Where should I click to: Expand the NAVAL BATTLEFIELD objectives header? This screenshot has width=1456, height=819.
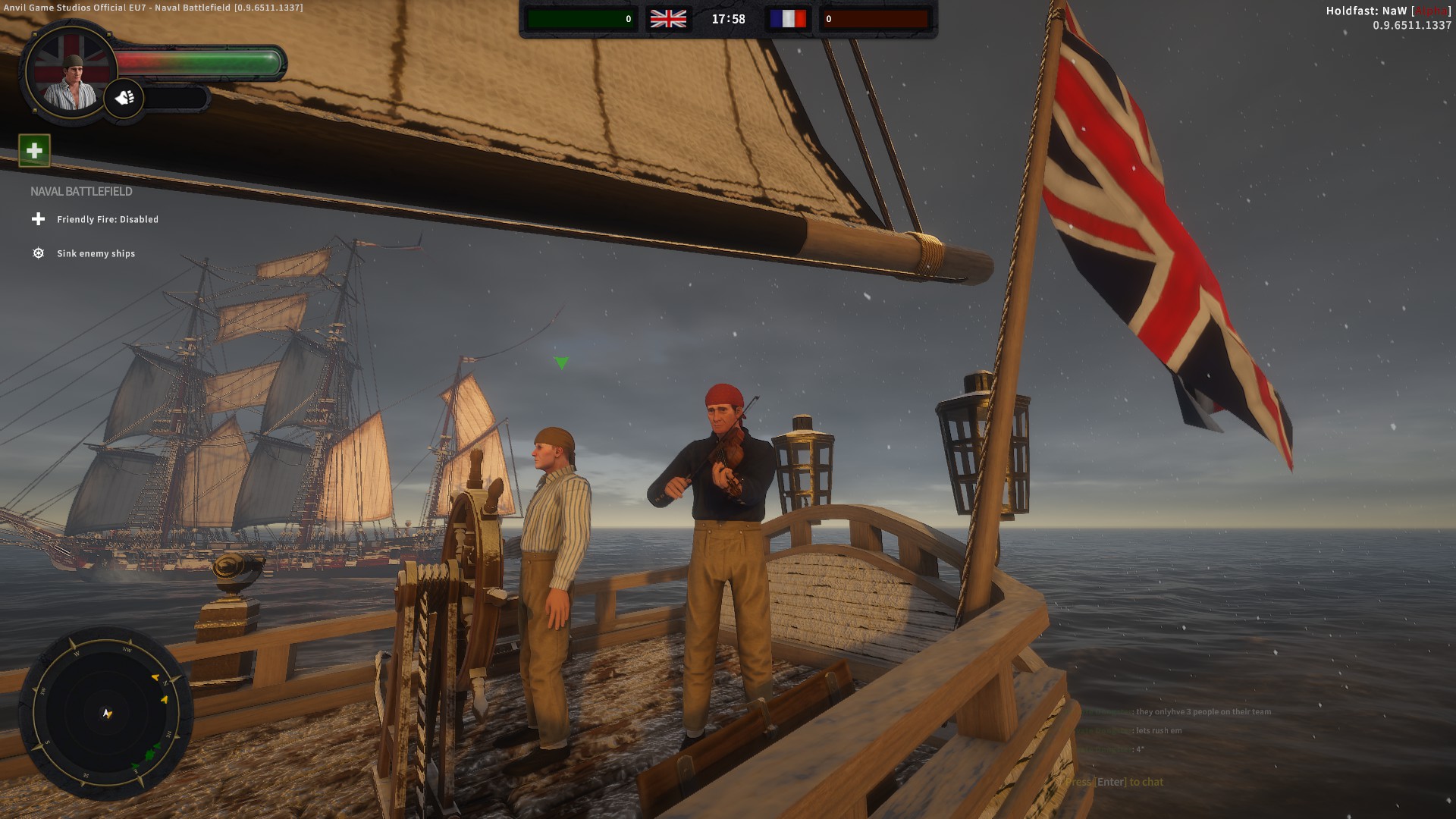[80, 191]
